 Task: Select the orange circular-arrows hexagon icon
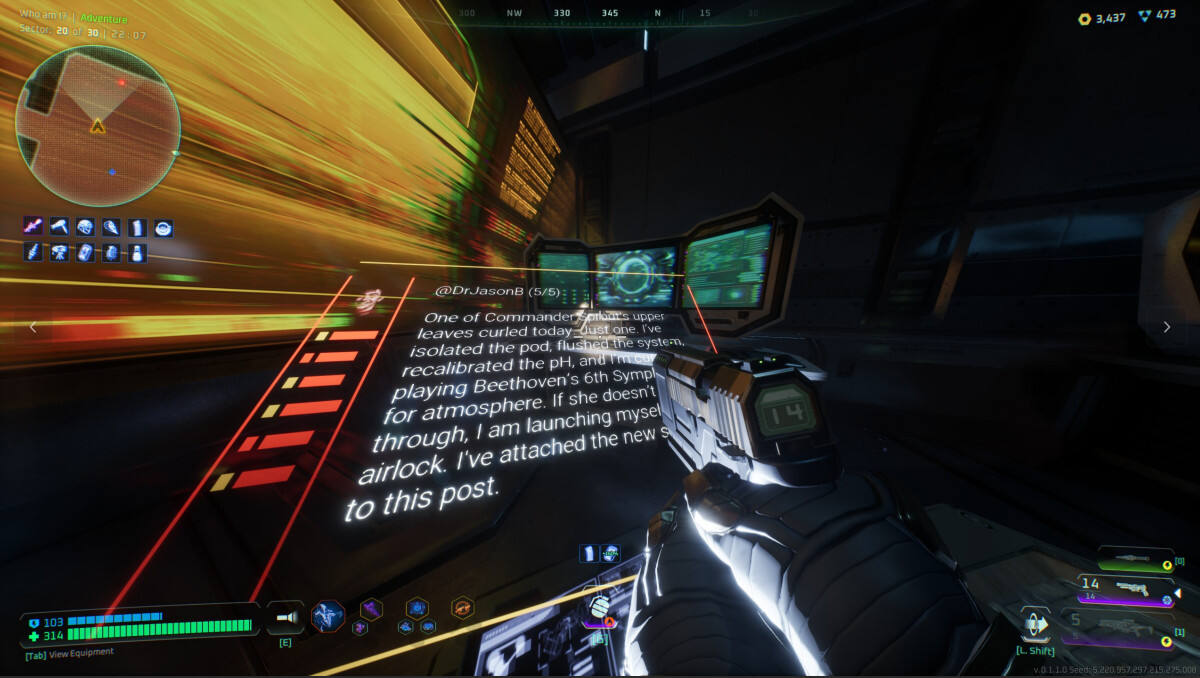(462, 607)
